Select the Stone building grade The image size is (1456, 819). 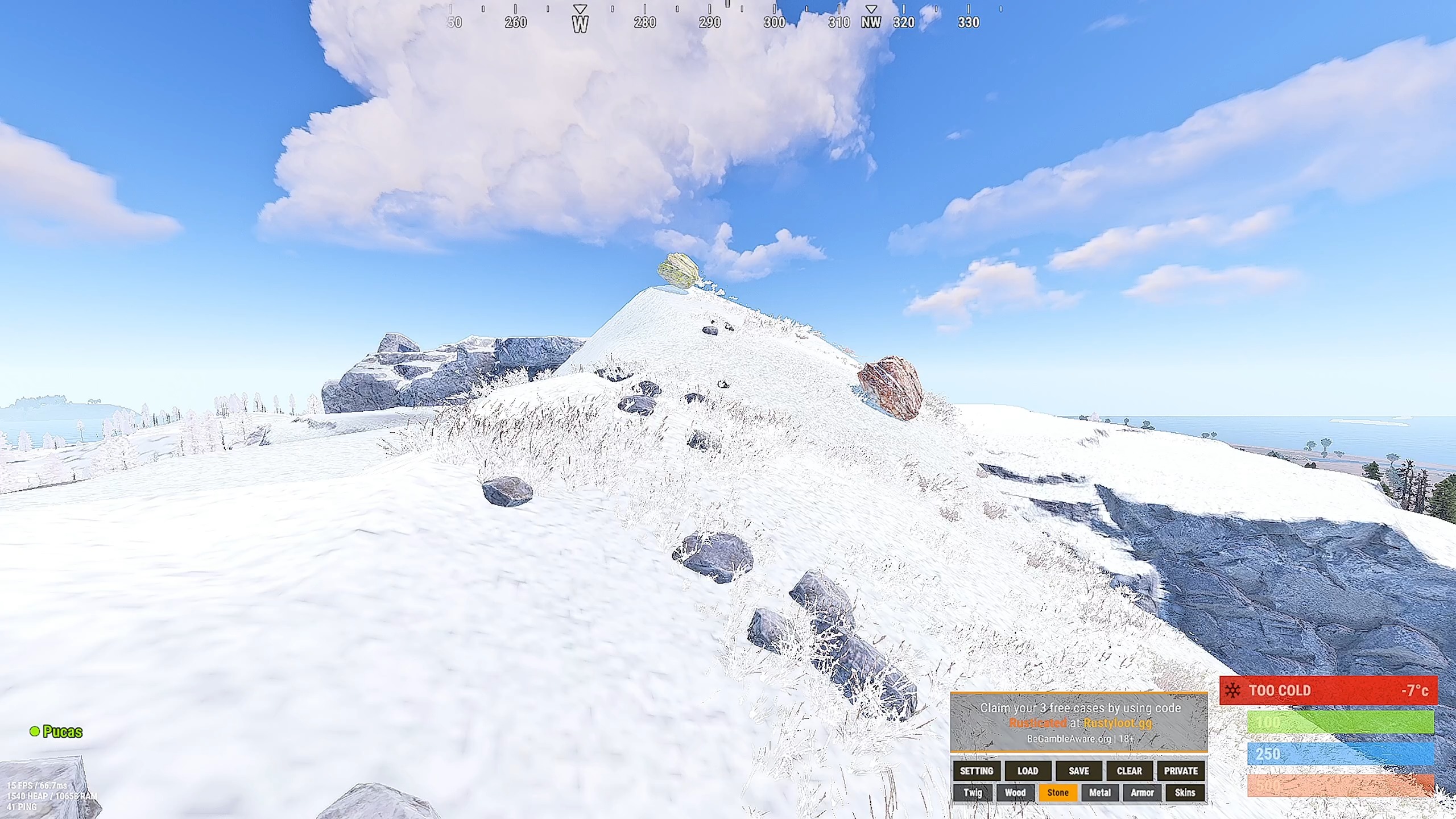1058,792
